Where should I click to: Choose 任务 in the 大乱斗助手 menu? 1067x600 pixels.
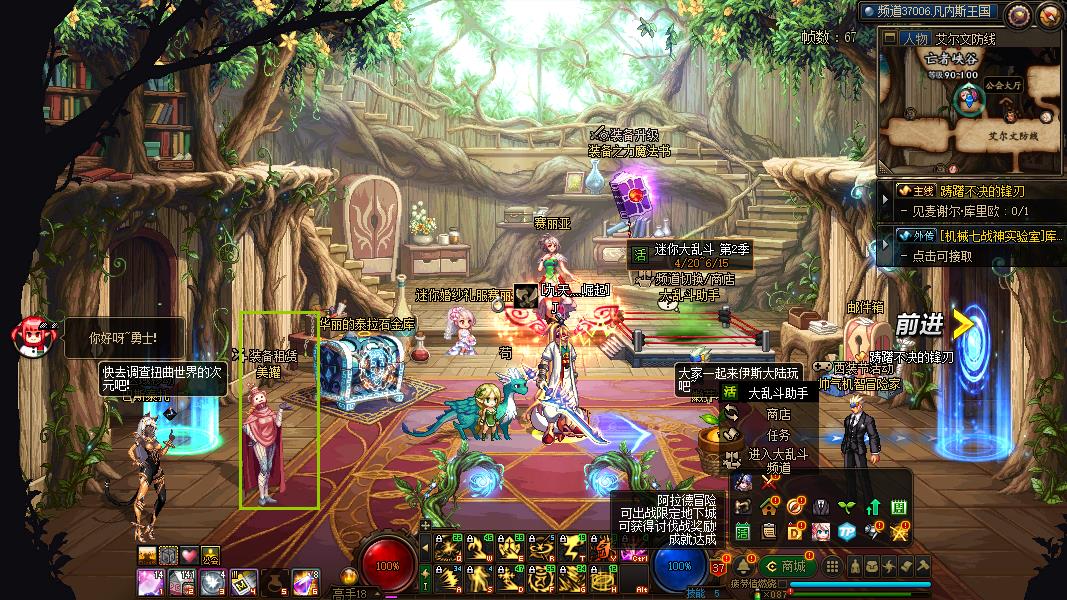tap(778, 435)
